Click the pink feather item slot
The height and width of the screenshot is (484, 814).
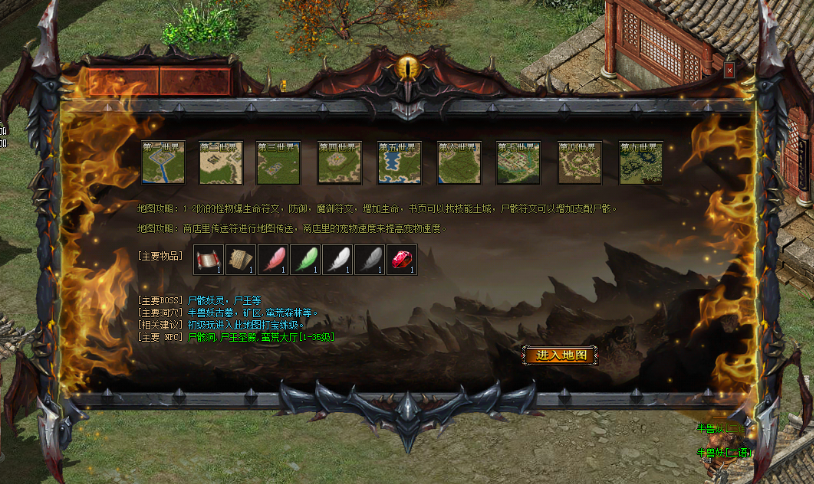point(273,259)
